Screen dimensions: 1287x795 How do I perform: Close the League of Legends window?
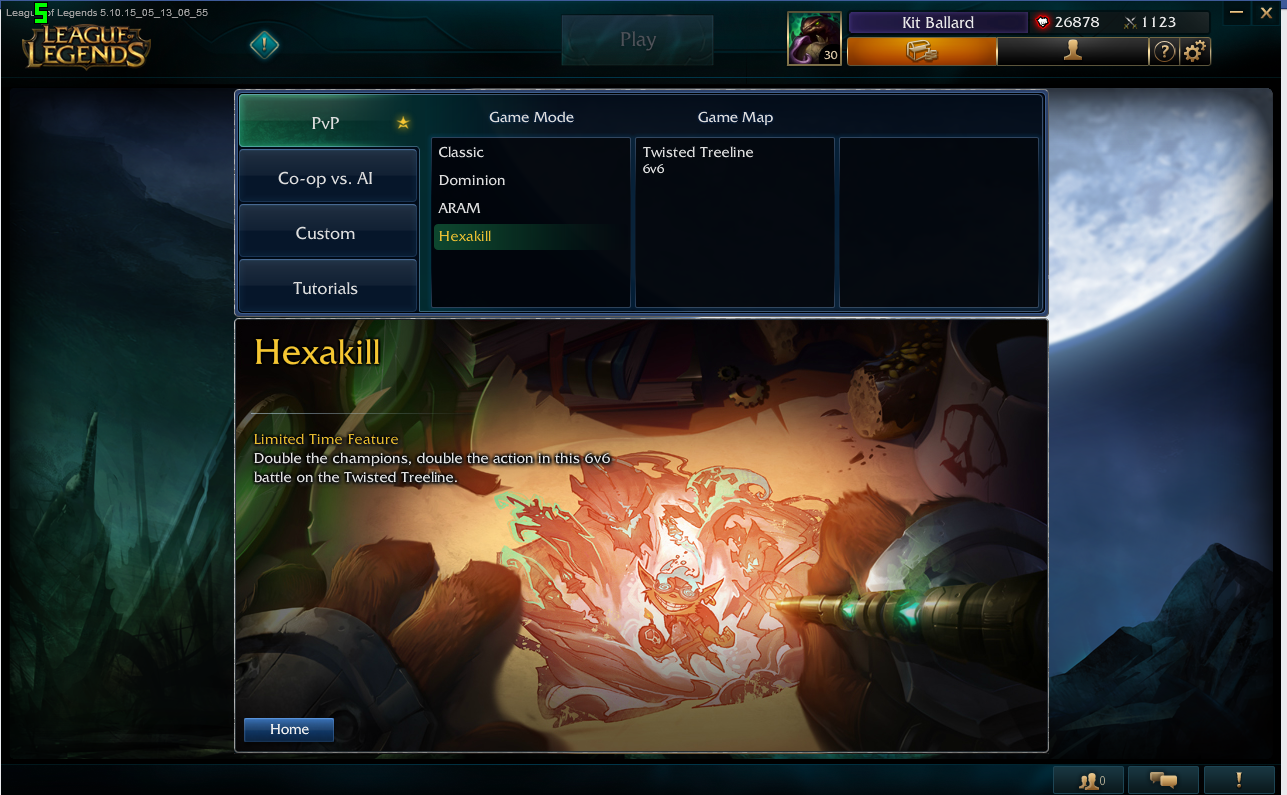pos(1264,12)
